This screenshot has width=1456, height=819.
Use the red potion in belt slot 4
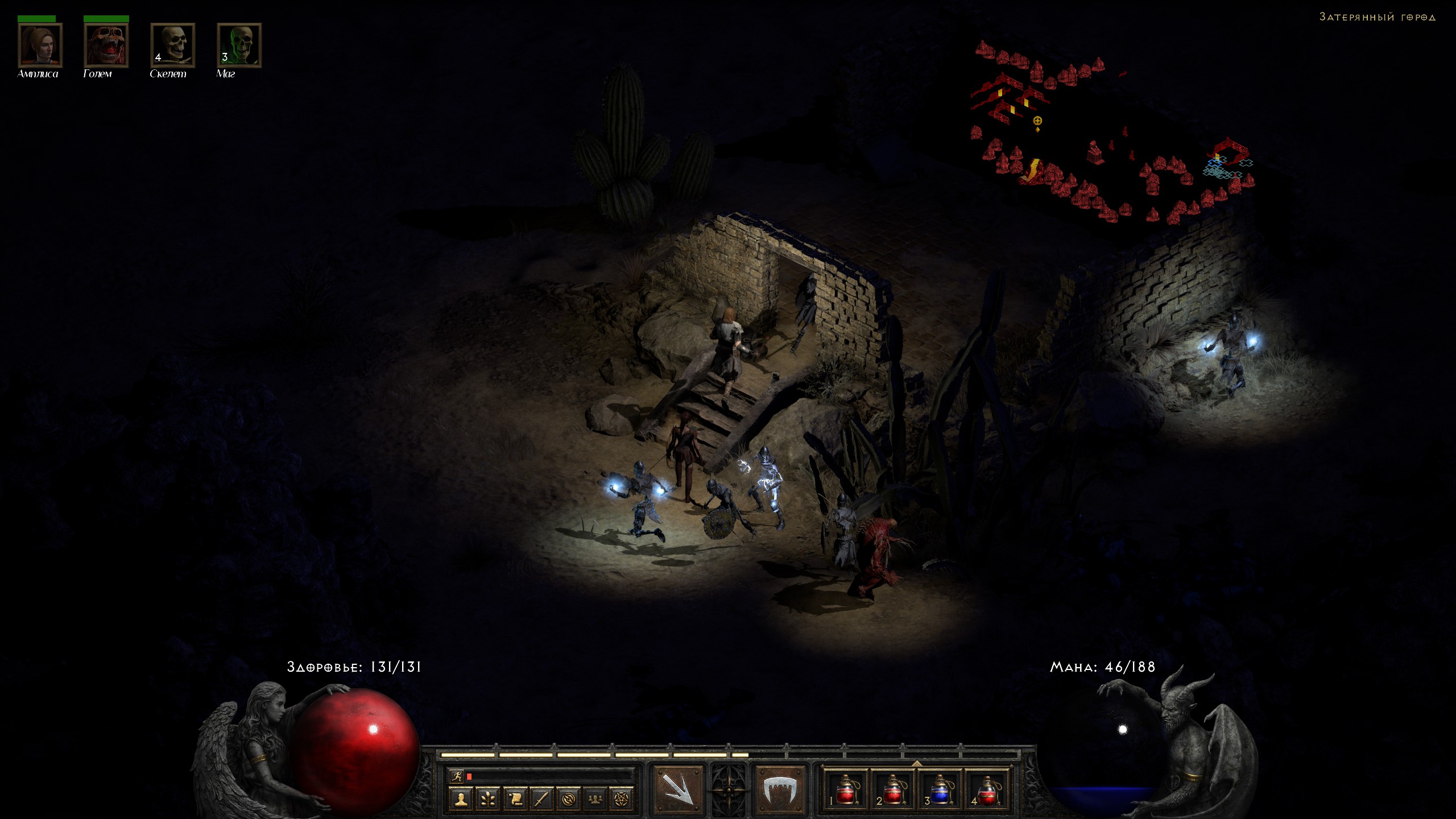click(987, 789)
